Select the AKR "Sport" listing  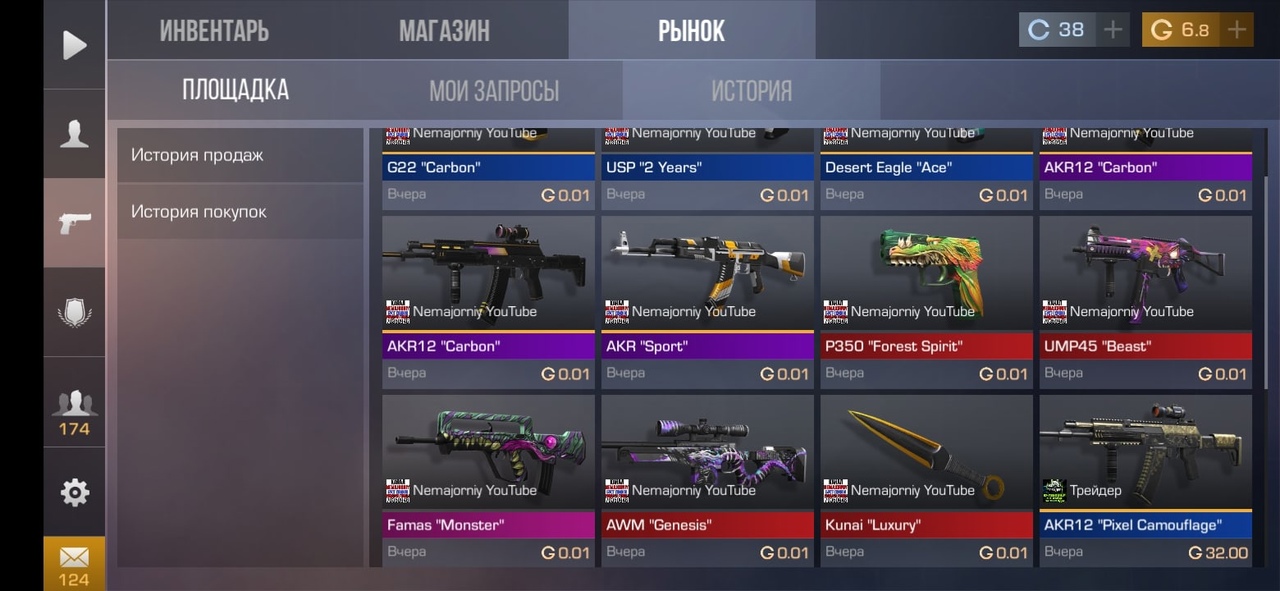(707, 302)
